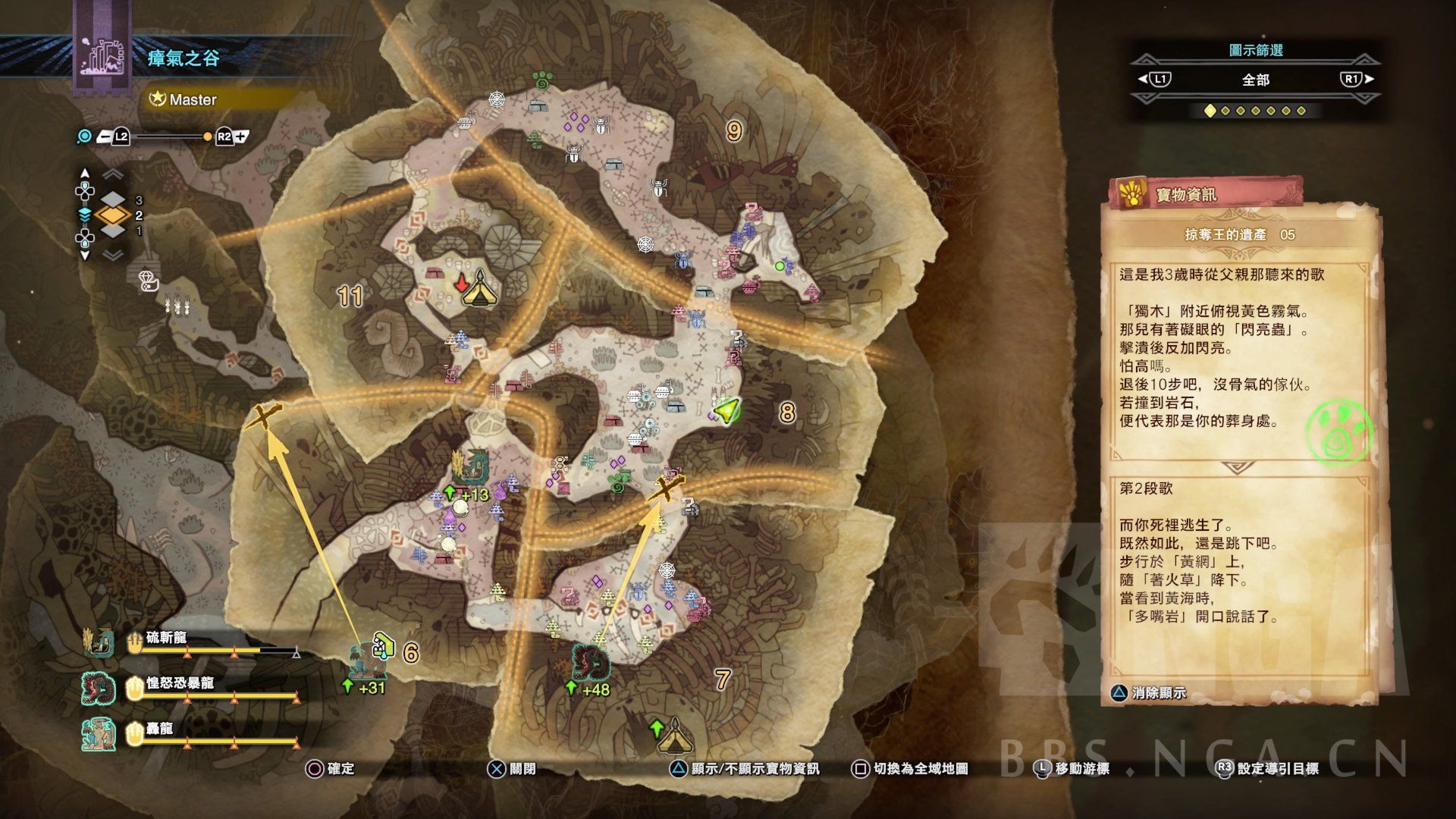This screenshot has width=1456, height=819.
Task: Adjust the map zoom slider handle
Action: (207, 137)
